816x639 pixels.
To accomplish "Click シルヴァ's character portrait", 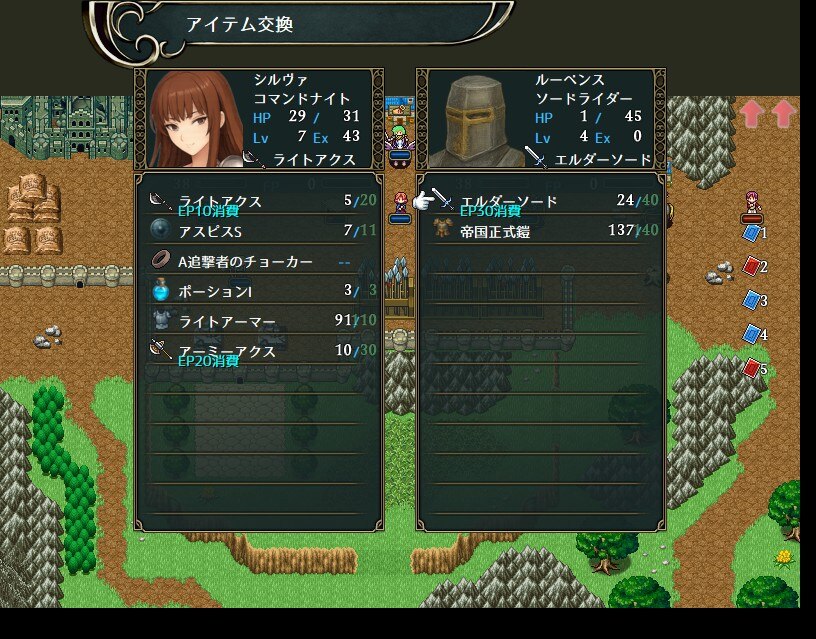I will point(194,119).
